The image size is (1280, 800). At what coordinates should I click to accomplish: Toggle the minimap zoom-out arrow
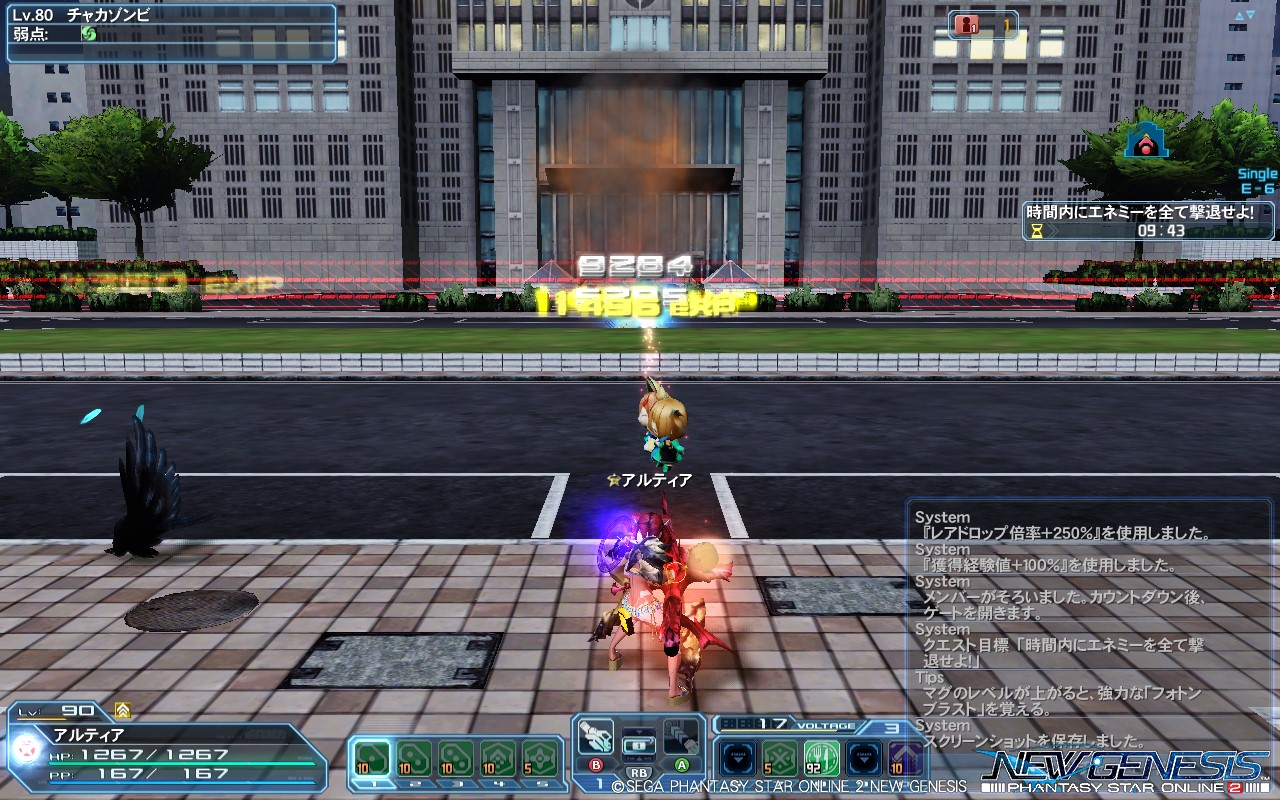tap(1250, 14)
